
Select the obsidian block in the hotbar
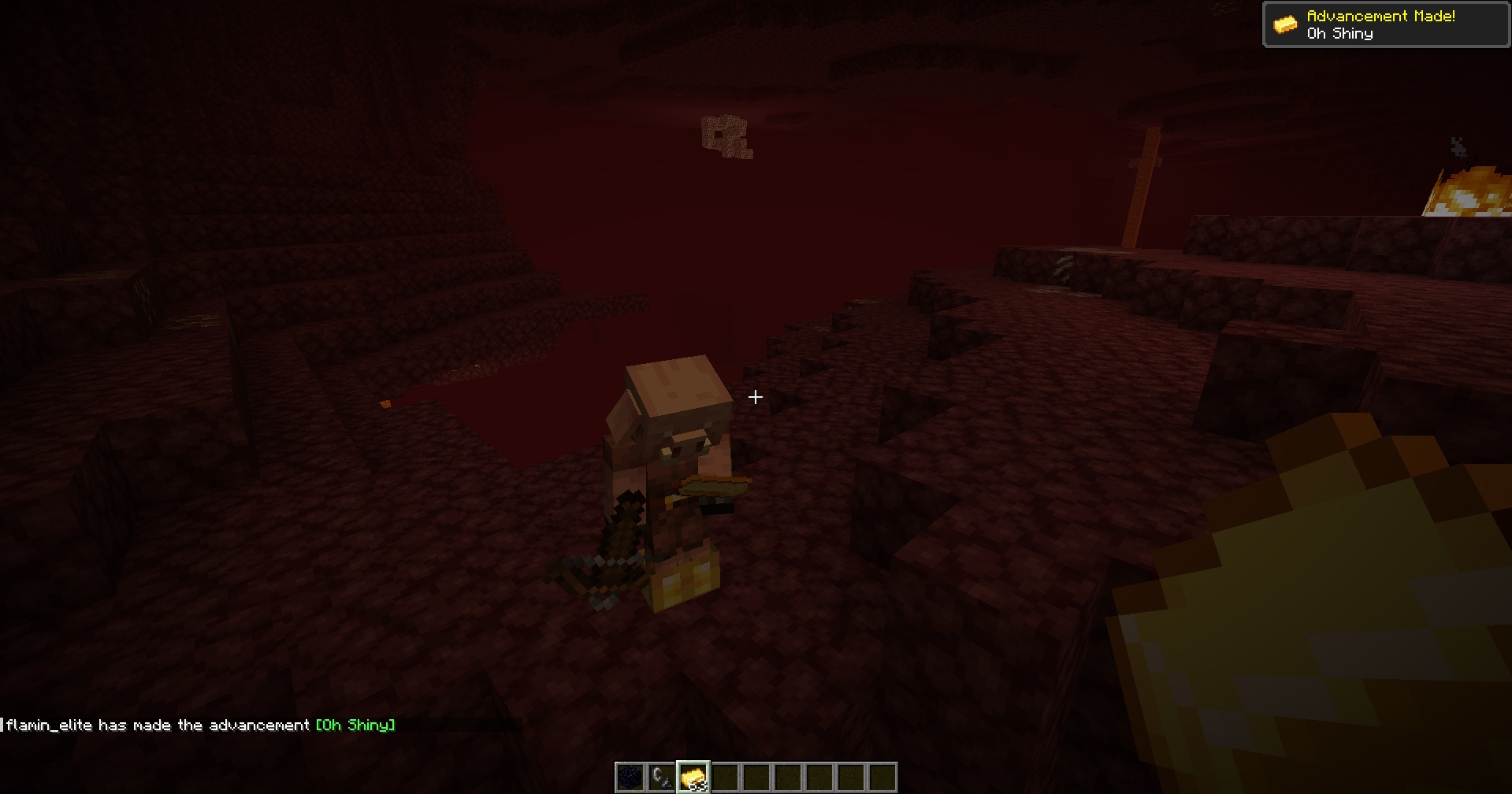tap(629, 776)
